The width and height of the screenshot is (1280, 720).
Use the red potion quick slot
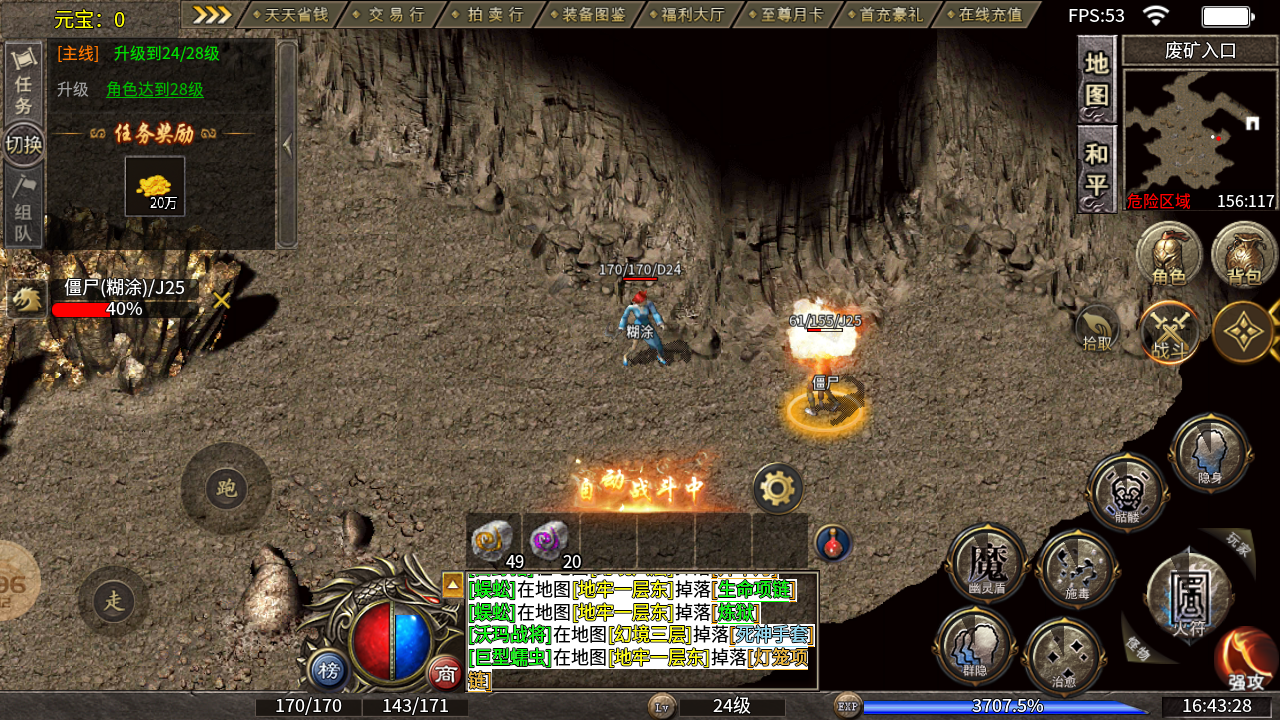(832, 543)
